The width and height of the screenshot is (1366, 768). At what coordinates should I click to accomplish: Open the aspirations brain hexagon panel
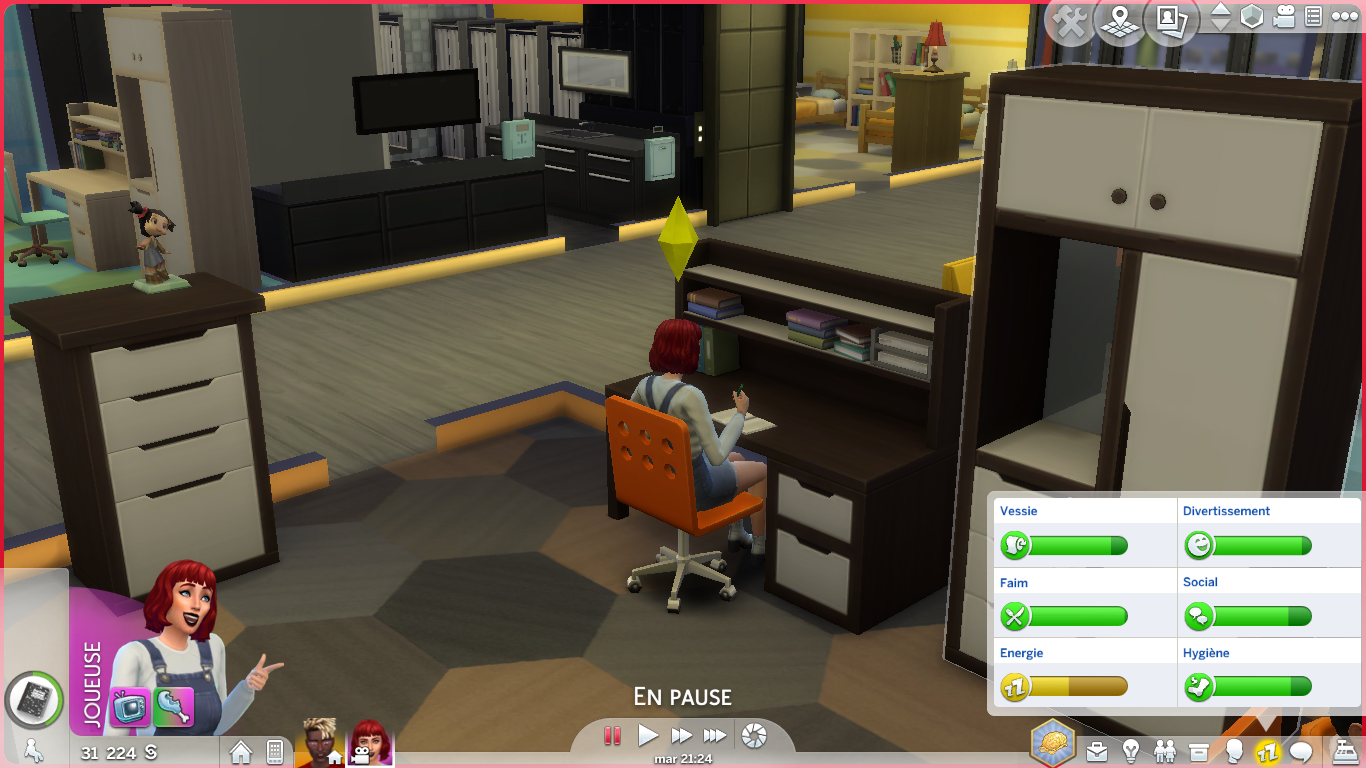click(1053, 744)
